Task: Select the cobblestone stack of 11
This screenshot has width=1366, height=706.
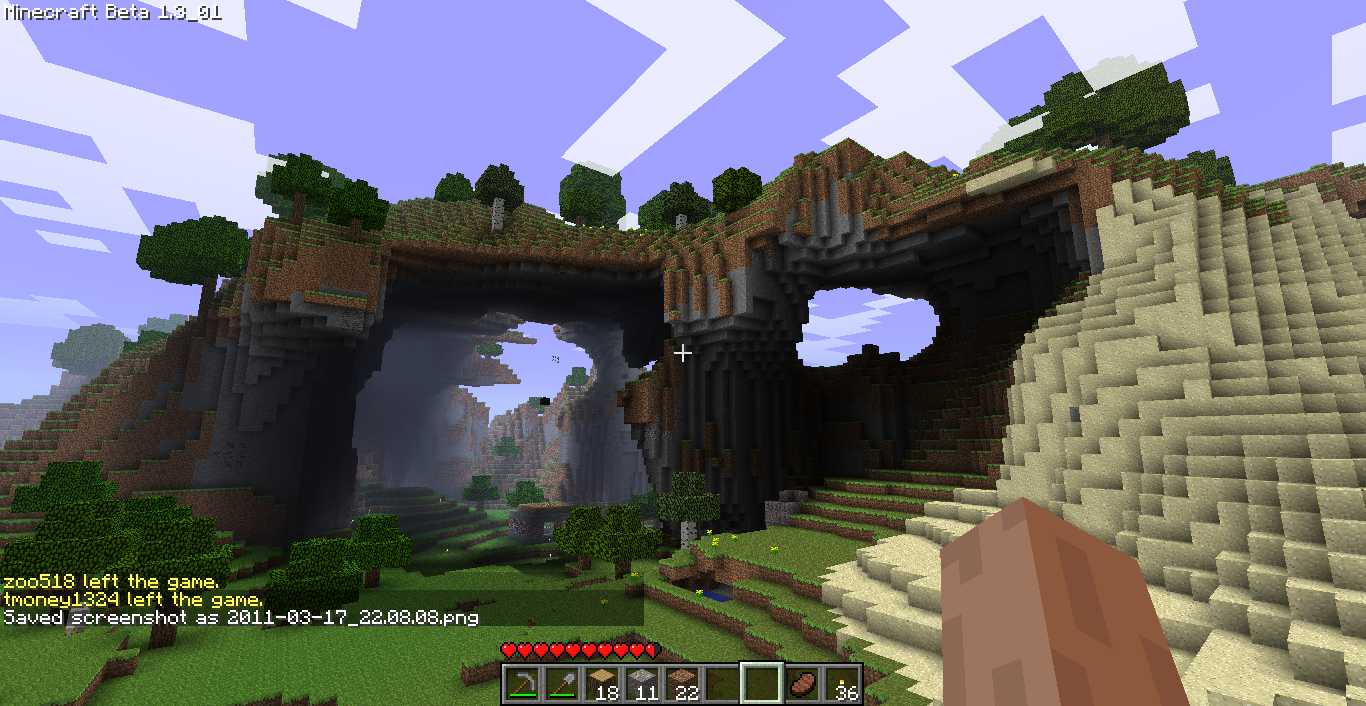Action: (x=641, y=684)
